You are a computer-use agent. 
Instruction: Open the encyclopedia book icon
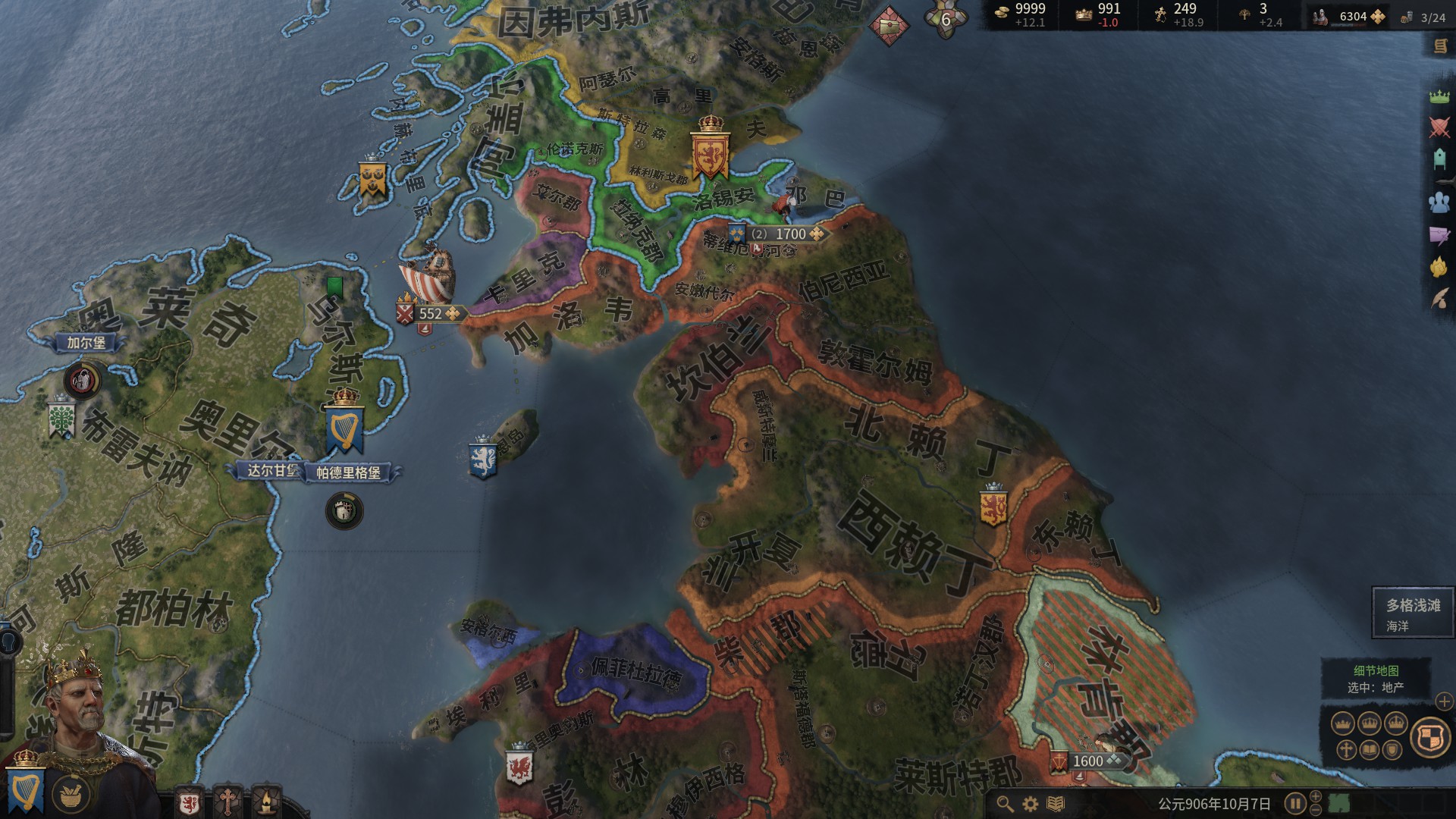[1055, 803]
